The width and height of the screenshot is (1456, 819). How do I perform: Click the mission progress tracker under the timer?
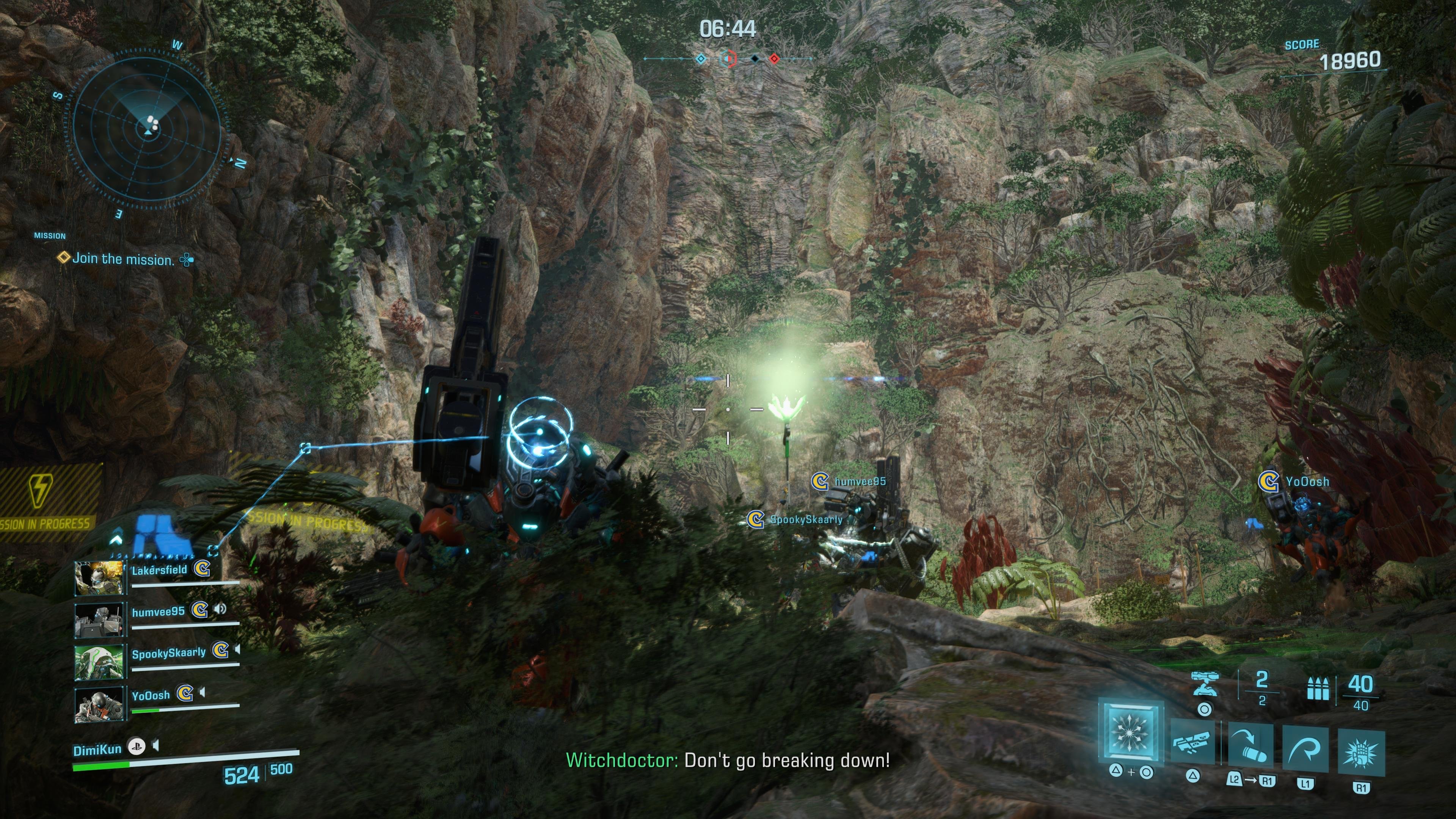[x=728, y=58]
